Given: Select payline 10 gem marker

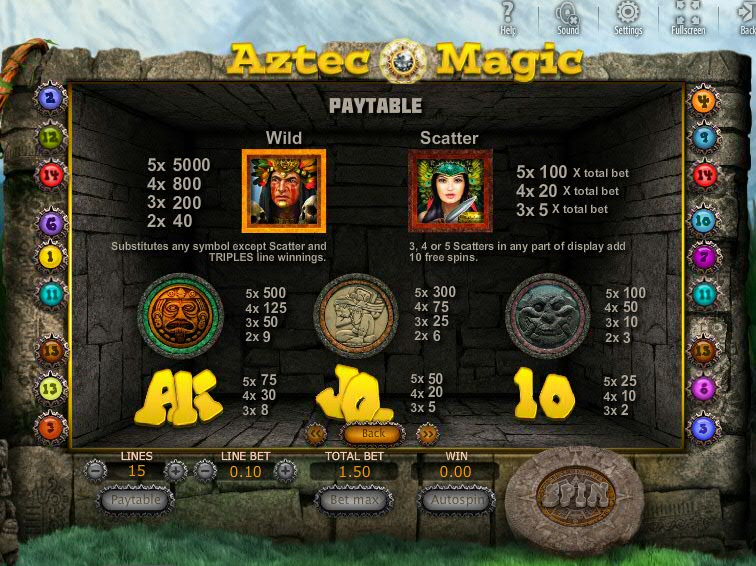Looking at the screenshot, I should point(704,220).
